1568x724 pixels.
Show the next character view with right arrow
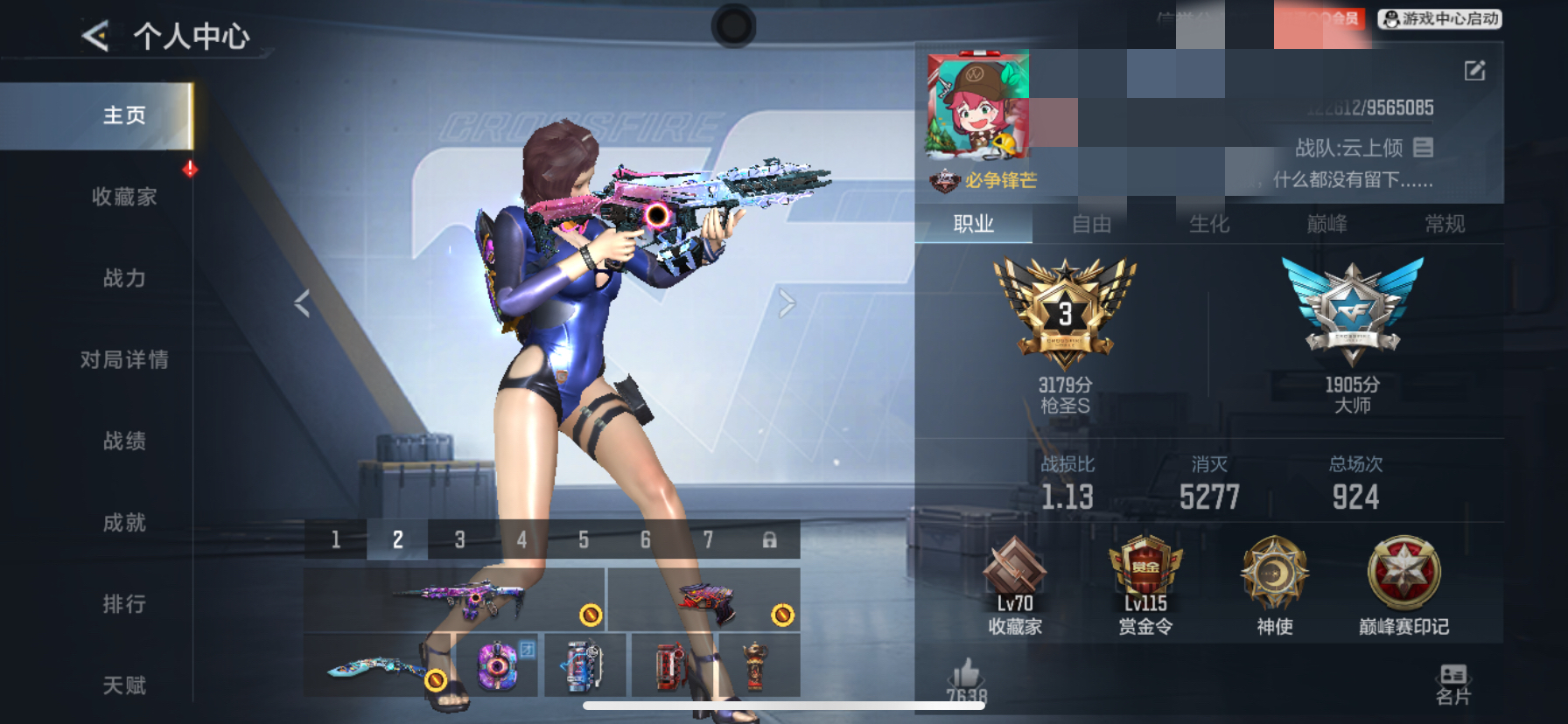787,303
